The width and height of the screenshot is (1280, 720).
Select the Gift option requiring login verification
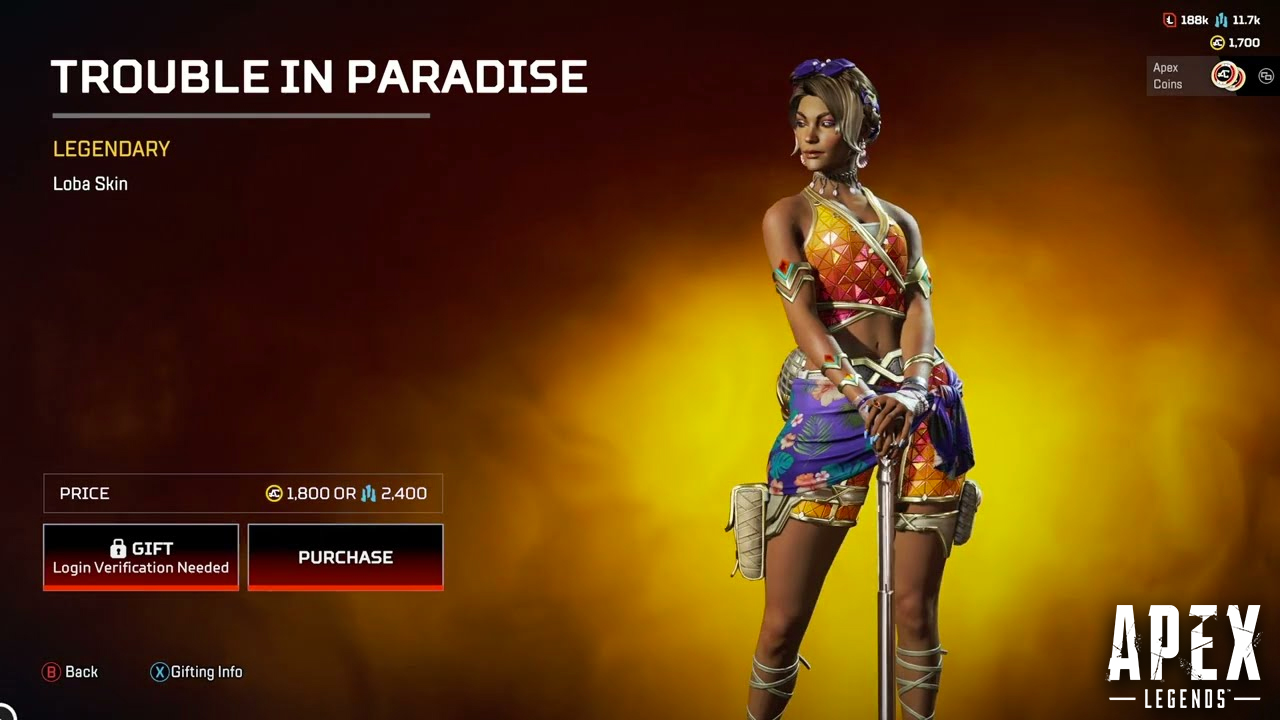click(140, 556)
